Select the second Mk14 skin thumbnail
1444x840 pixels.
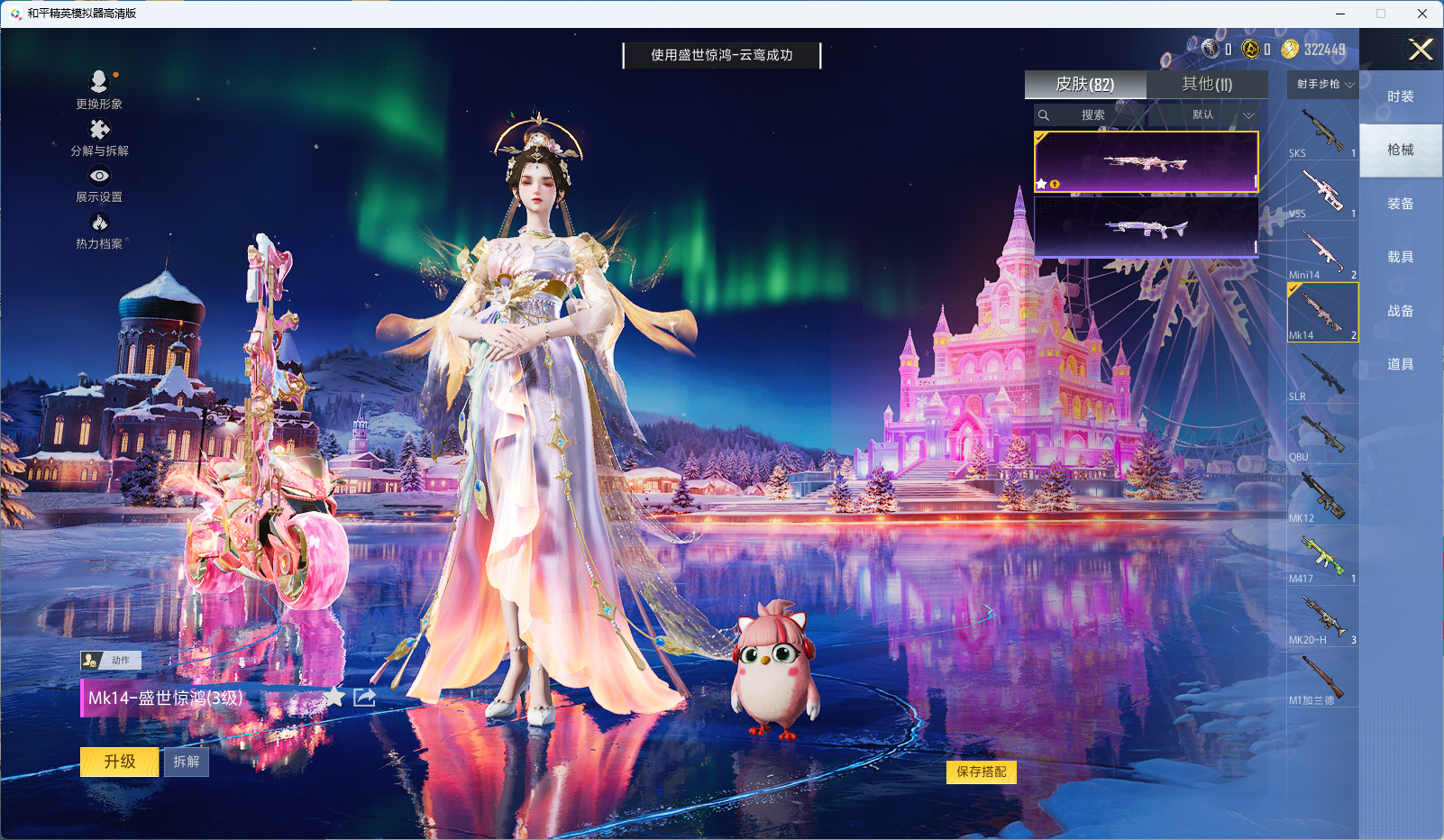1146,225
